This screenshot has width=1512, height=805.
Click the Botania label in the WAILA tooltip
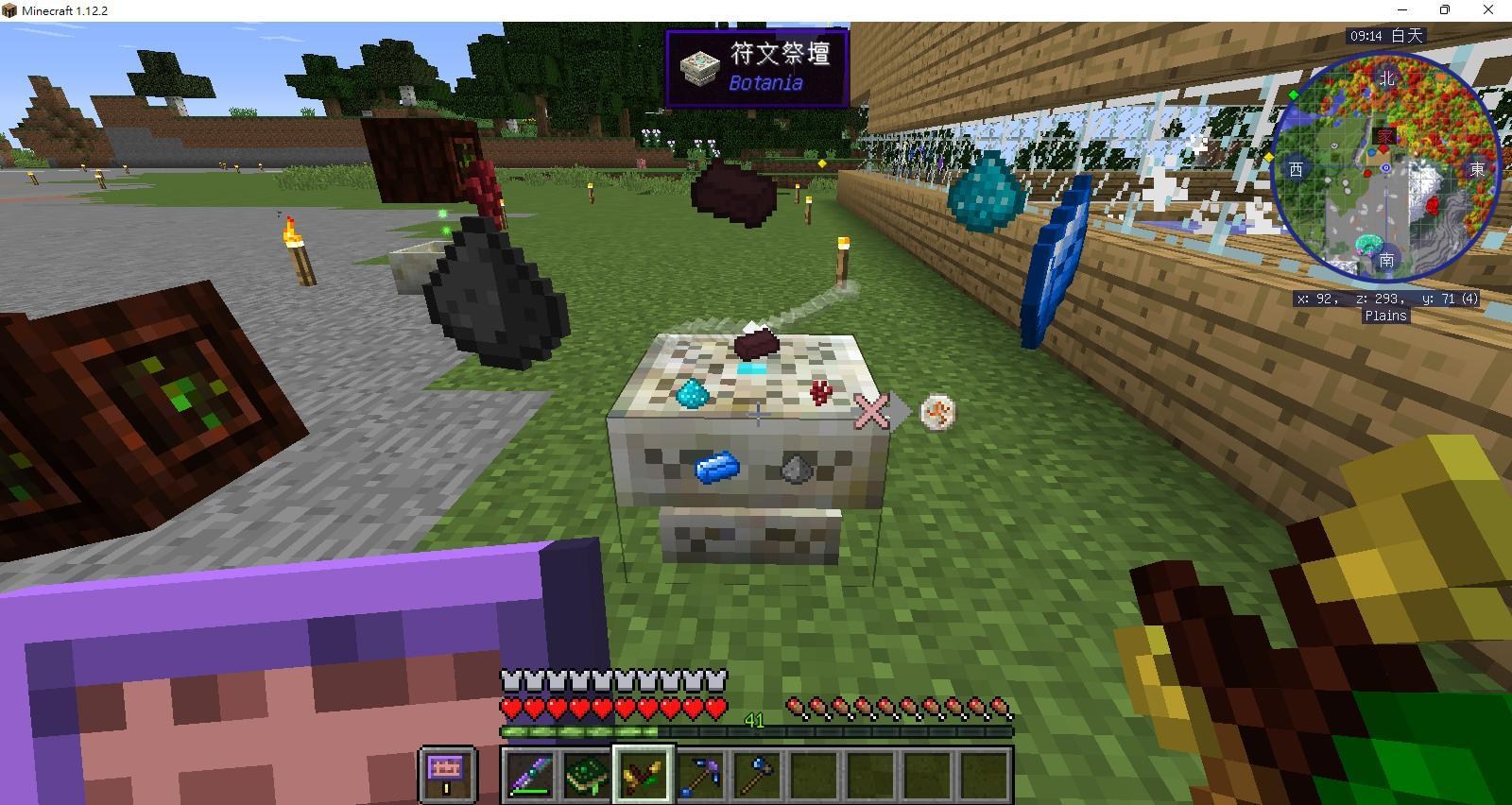pyautogui.click(x=767, y=84)
